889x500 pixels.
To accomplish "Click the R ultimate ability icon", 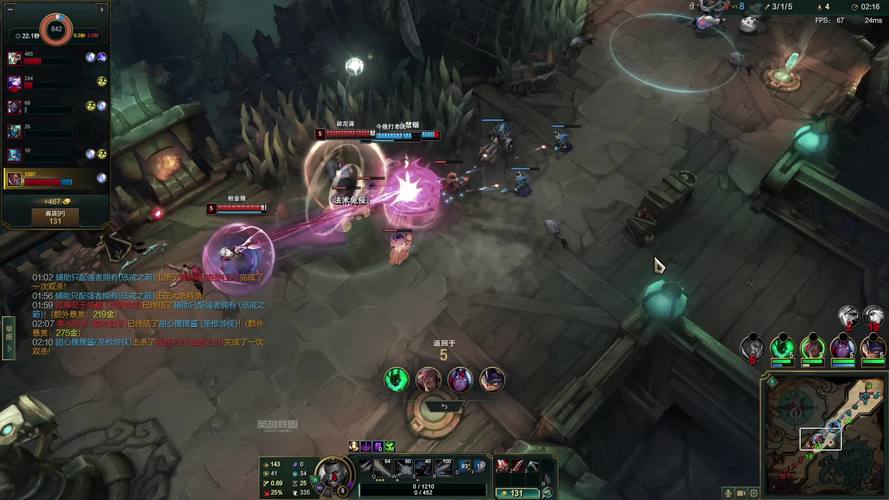I will (444, 466).
